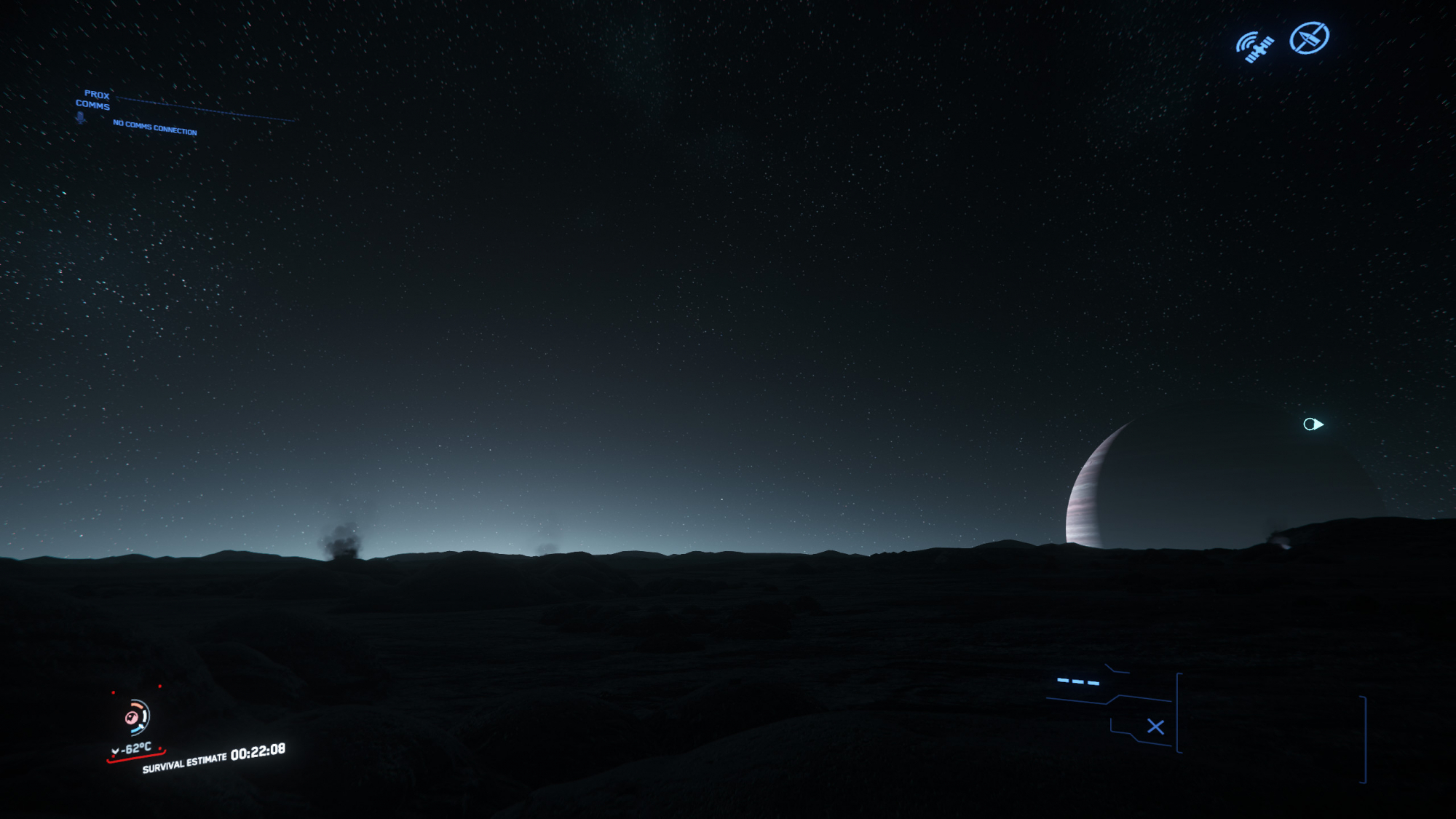Image resolution: width=1456 pixels, height=819 pixels.
Task: Select the crossed-out bullet no-weapons icon
Action: pyautogui.click(x=1309, y=38)
